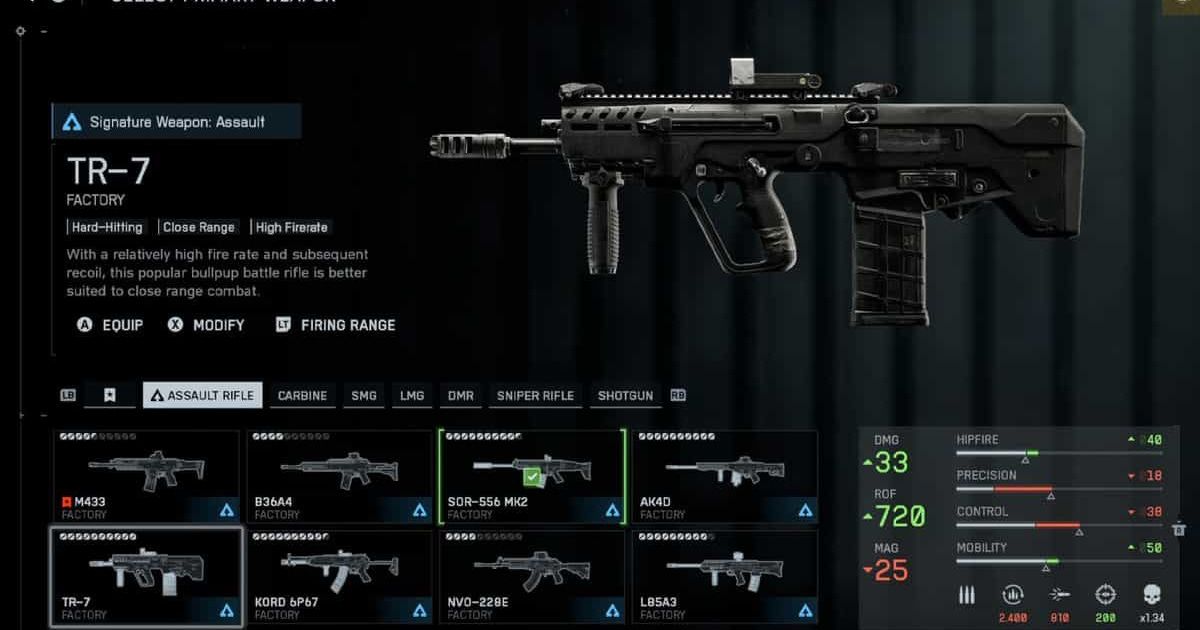Open the bookmarked favorites tab
Screen dimensions: 1200x630
(x=110, y=395)
